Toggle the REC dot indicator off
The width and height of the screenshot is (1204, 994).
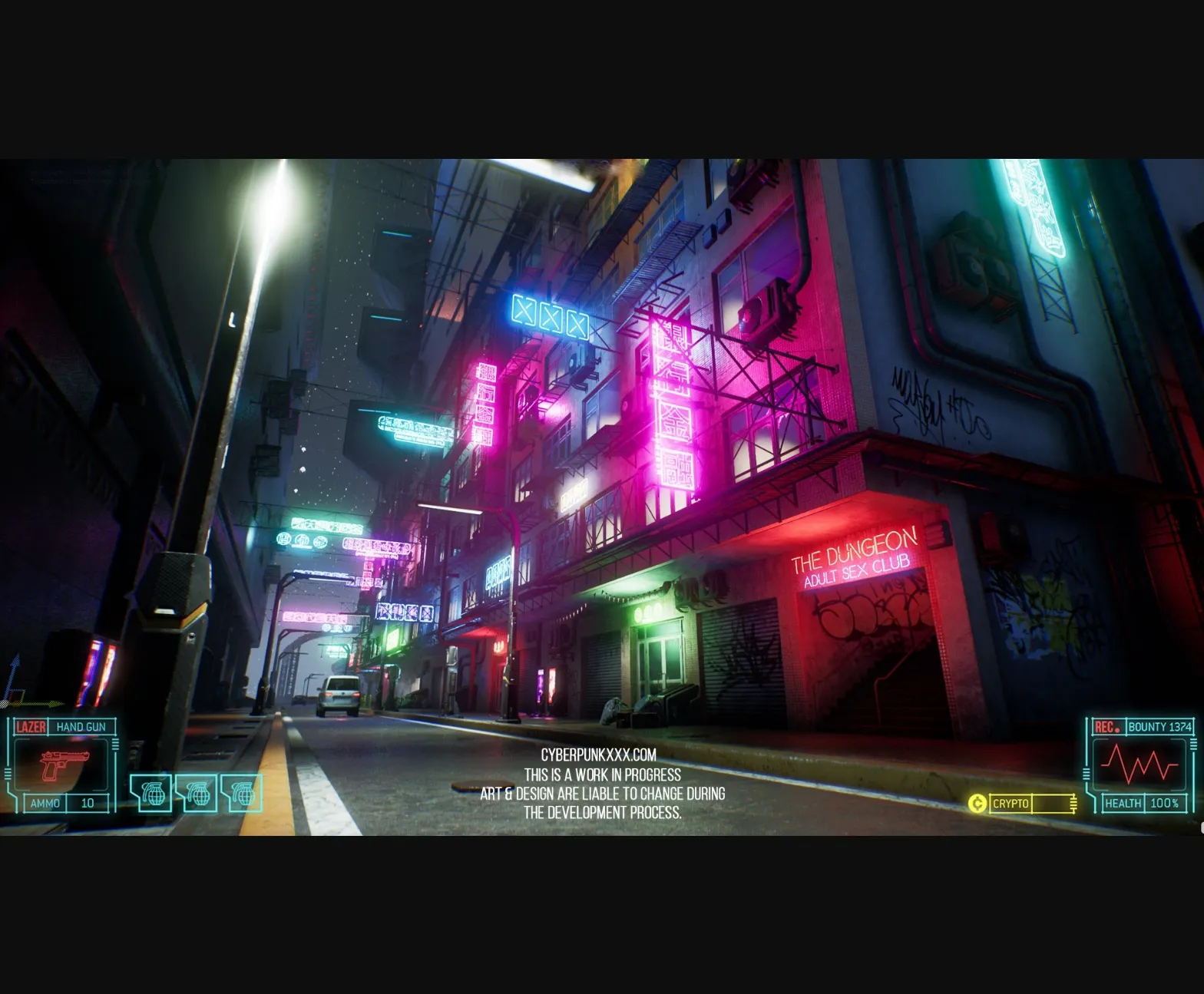[x=1117, y=730]
